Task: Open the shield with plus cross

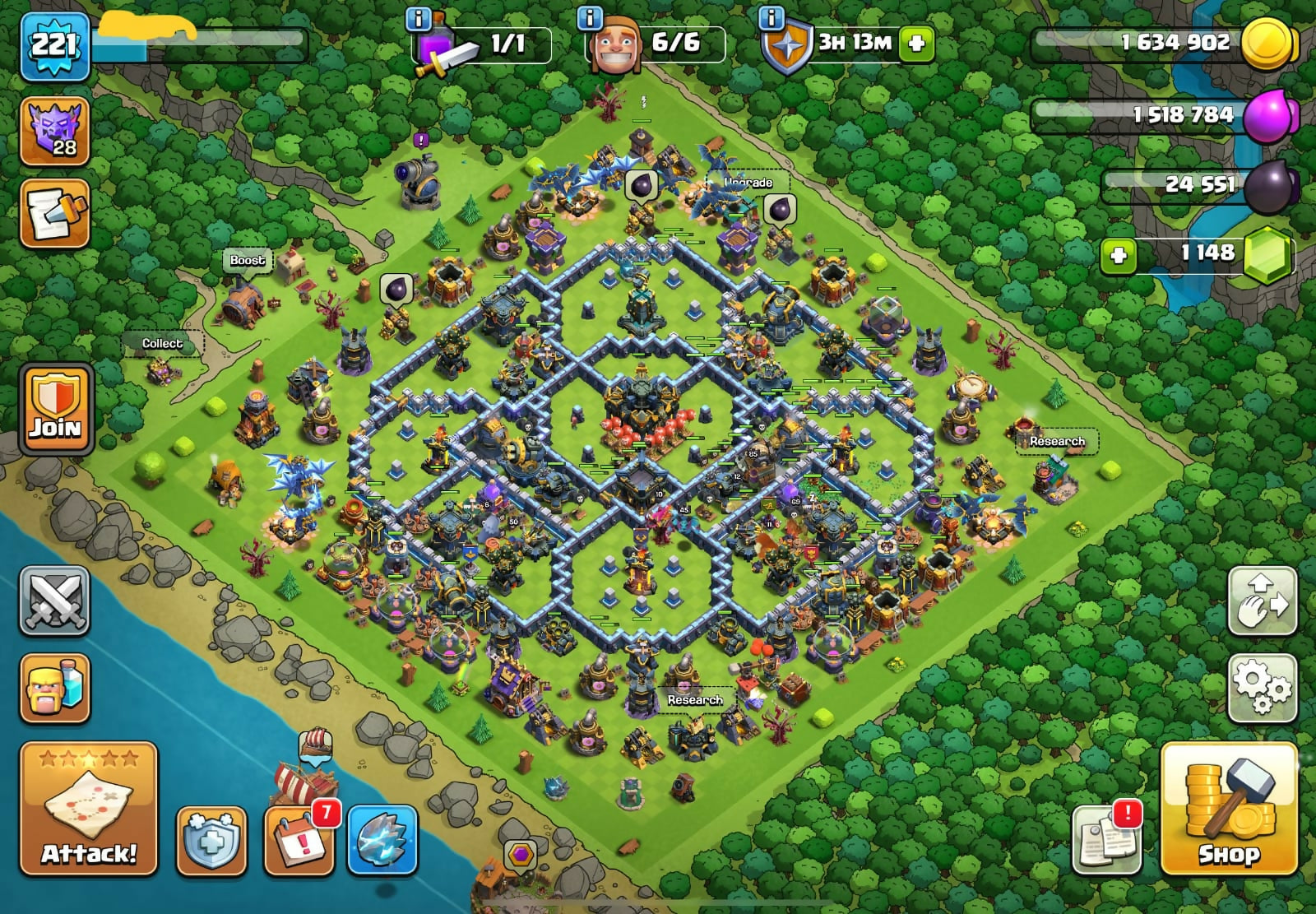Action: coord(211,842)
